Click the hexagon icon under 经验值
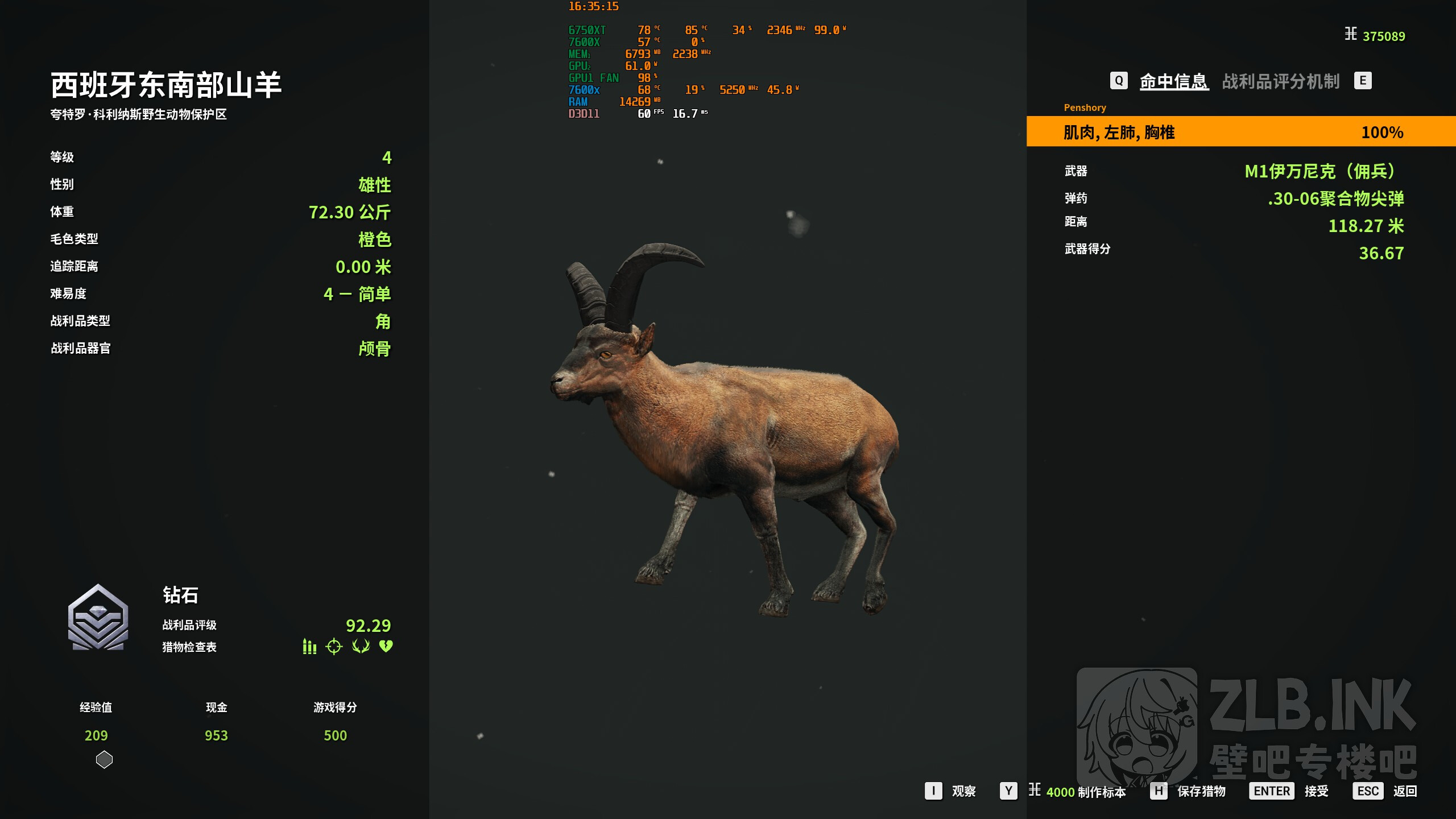This screenshot has width=1456, height=819. tap(104, 760)
